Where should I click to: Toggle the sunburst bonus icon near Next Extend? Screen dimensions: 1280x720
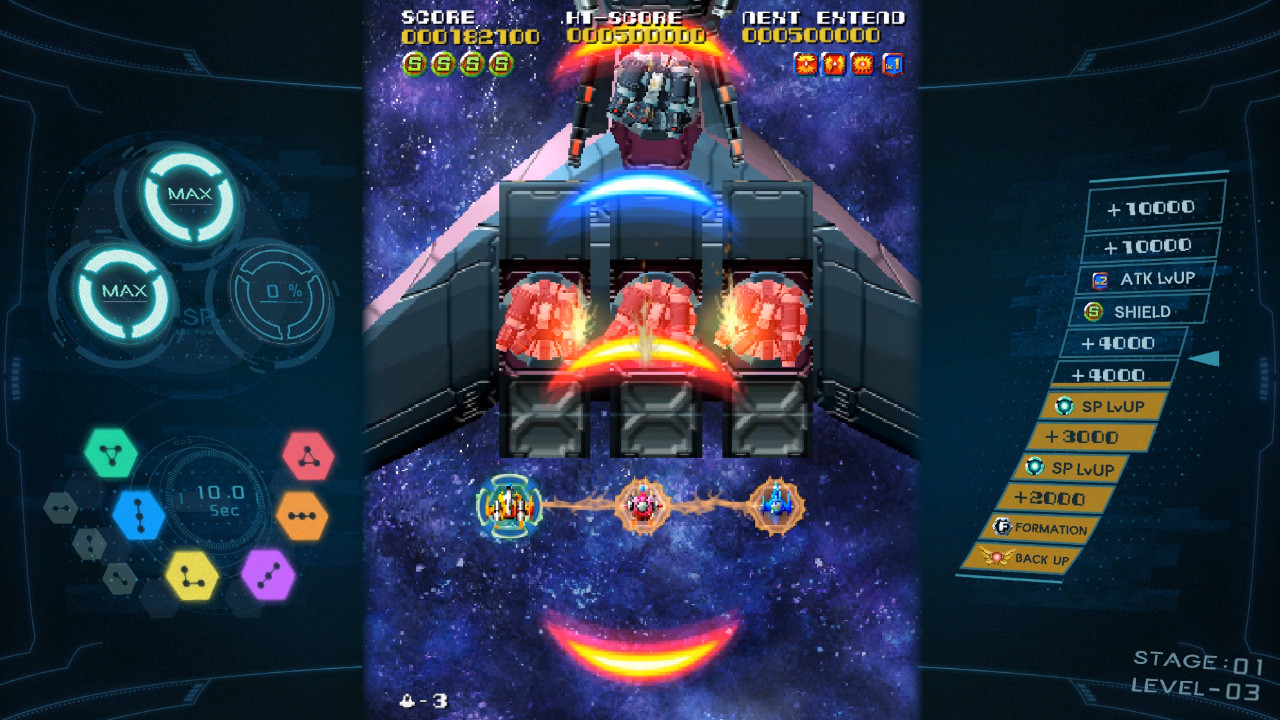tap(861, 66)
